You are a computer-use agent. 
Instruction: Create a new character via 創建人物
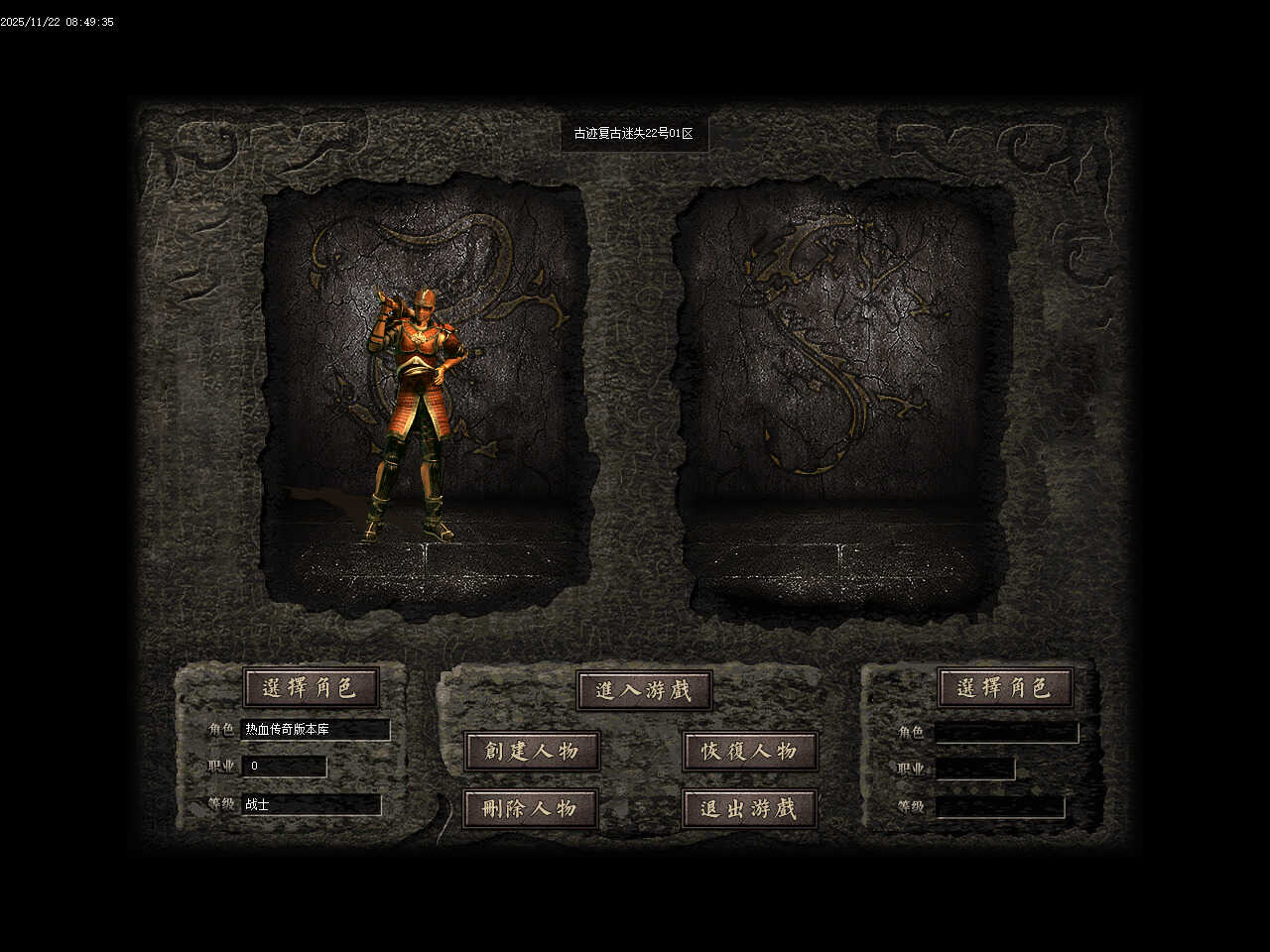pyautogui.click(x=532, y=751)
